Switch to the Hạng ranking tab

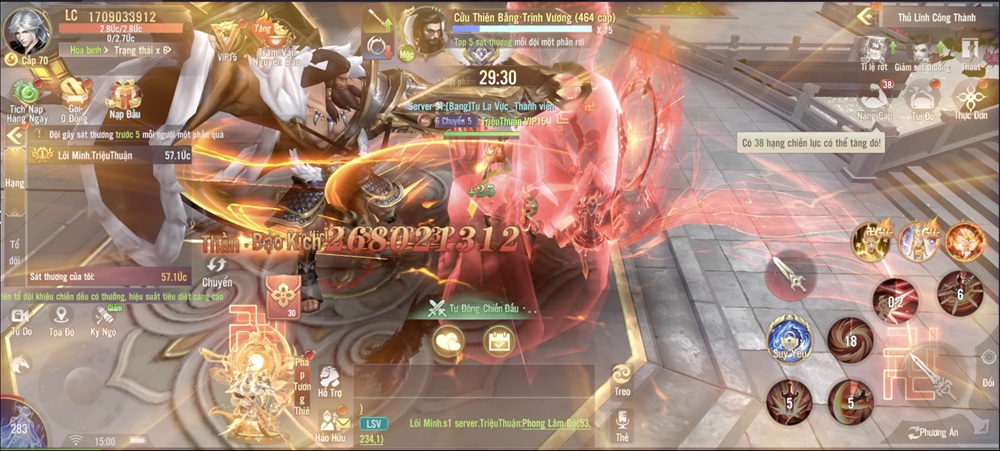pyautogui.click(x=14, y=183)
